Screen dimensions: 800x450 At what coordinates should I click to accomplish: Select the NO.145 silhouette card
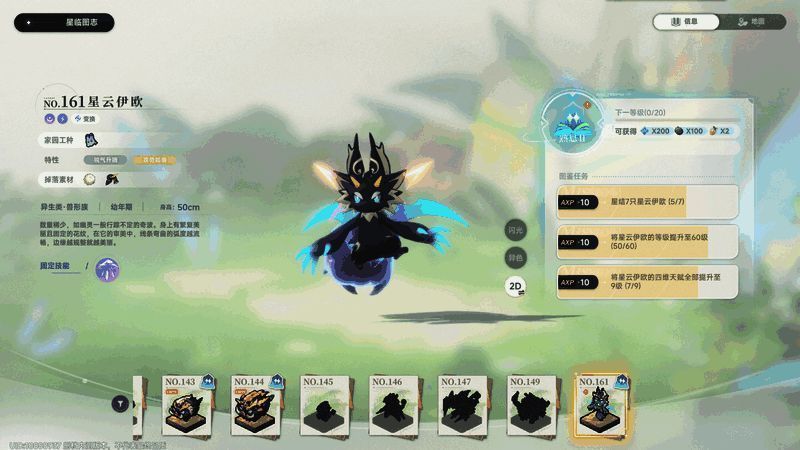tap(326, 406)
